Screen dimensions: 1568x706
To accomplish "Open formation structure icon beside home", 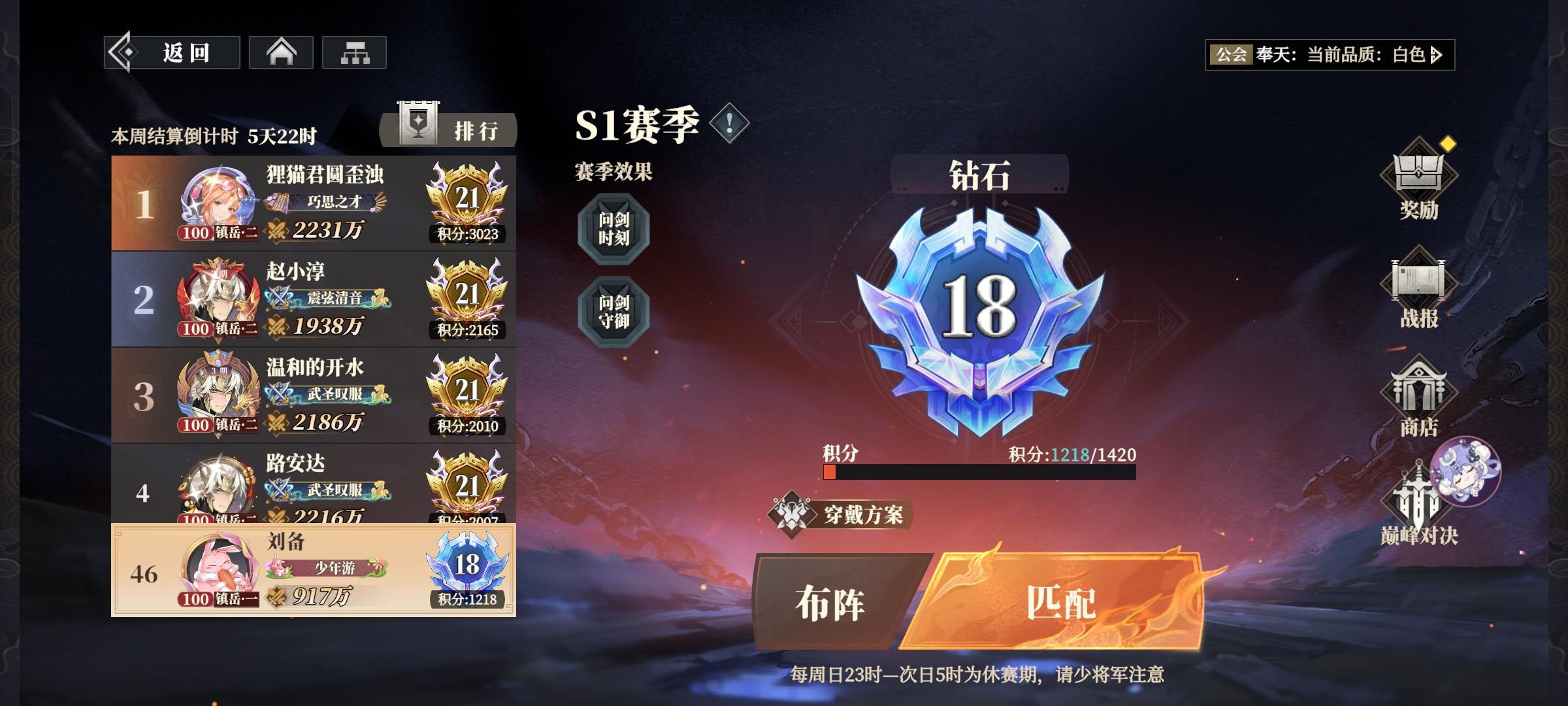I will [355, 54].
